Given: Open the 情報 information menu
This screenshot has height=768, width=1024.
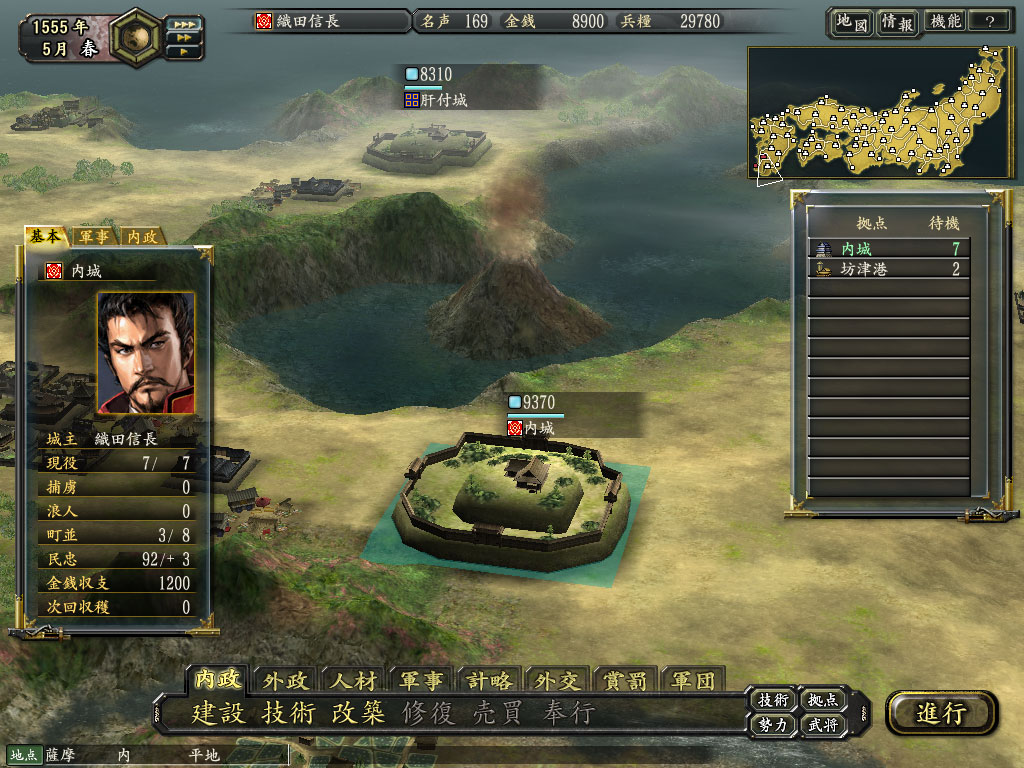Looking at the screenshot, I should [897, 22].
